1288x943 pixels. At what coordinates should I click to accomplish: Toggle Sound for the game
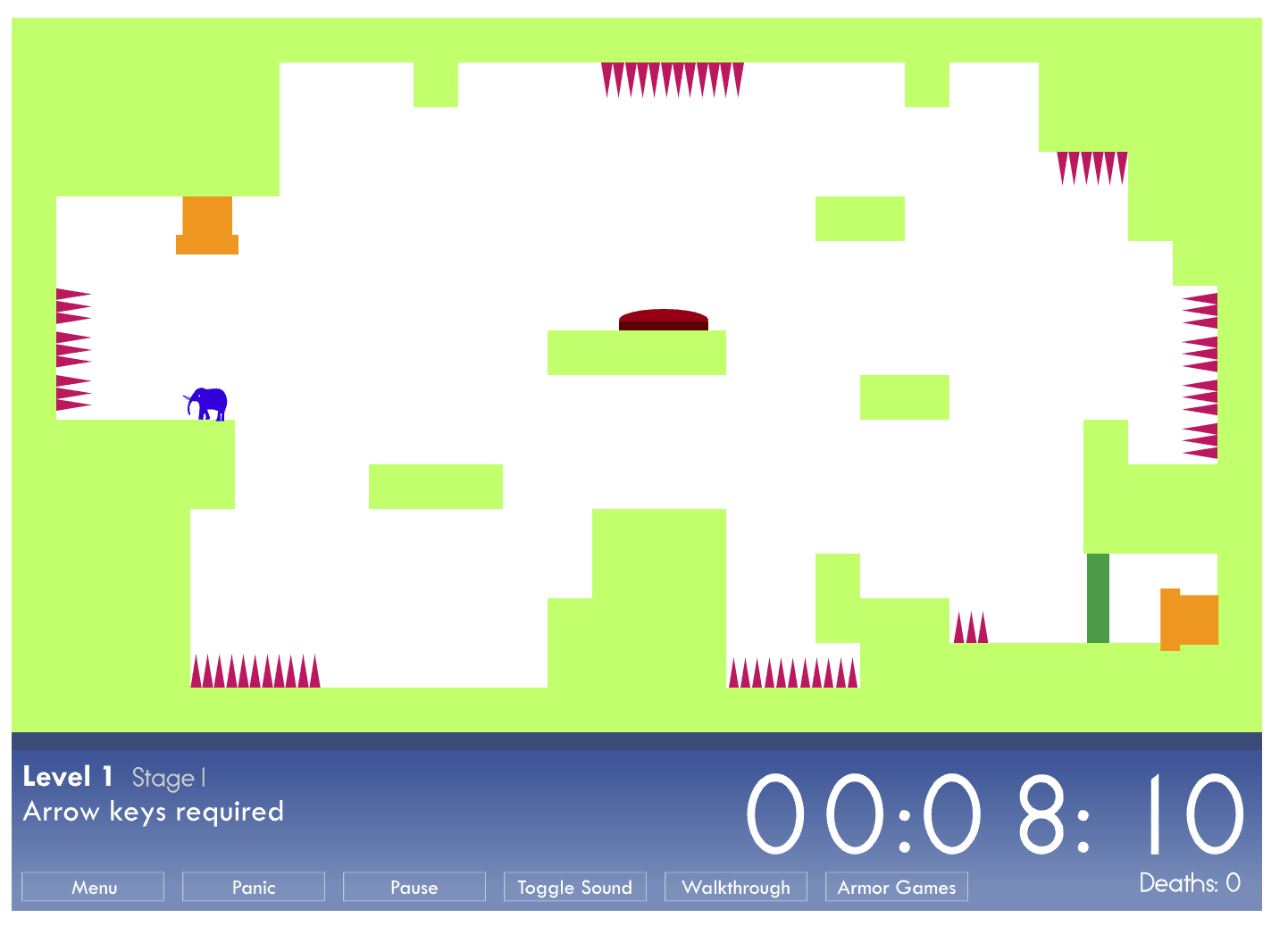tap(574, 887)
